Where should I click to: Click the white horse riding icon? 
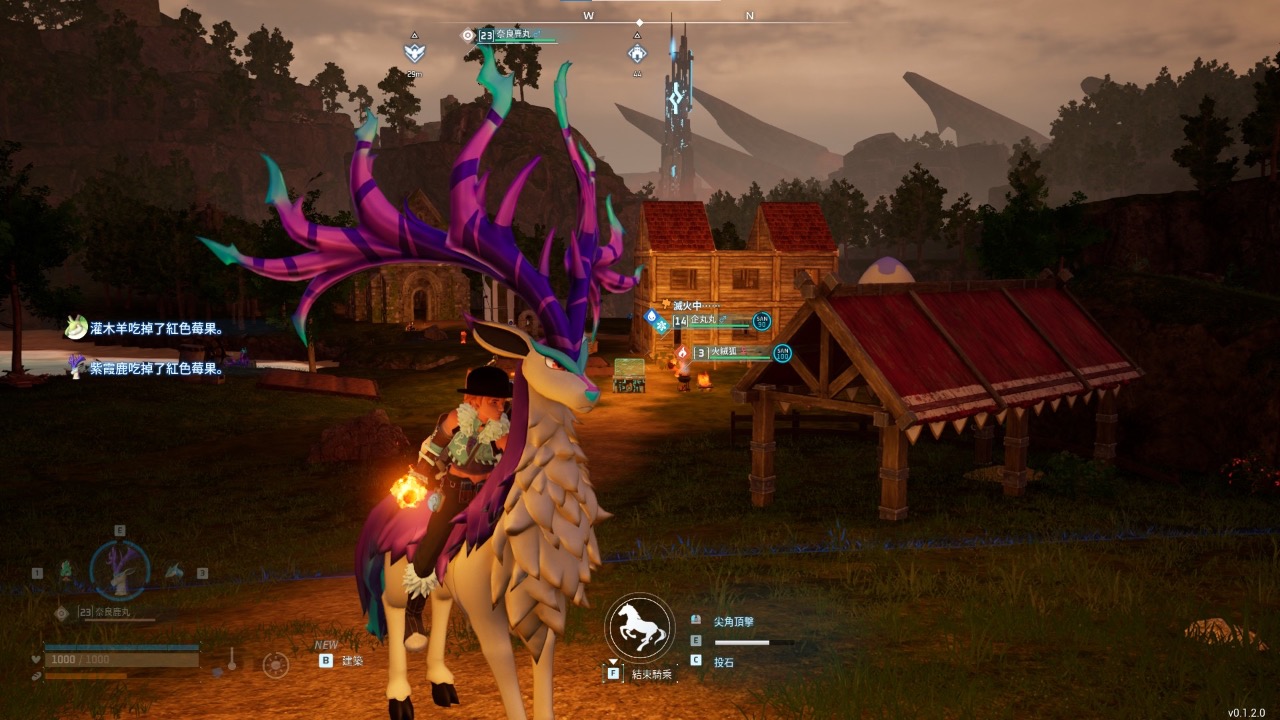point(640,627)
